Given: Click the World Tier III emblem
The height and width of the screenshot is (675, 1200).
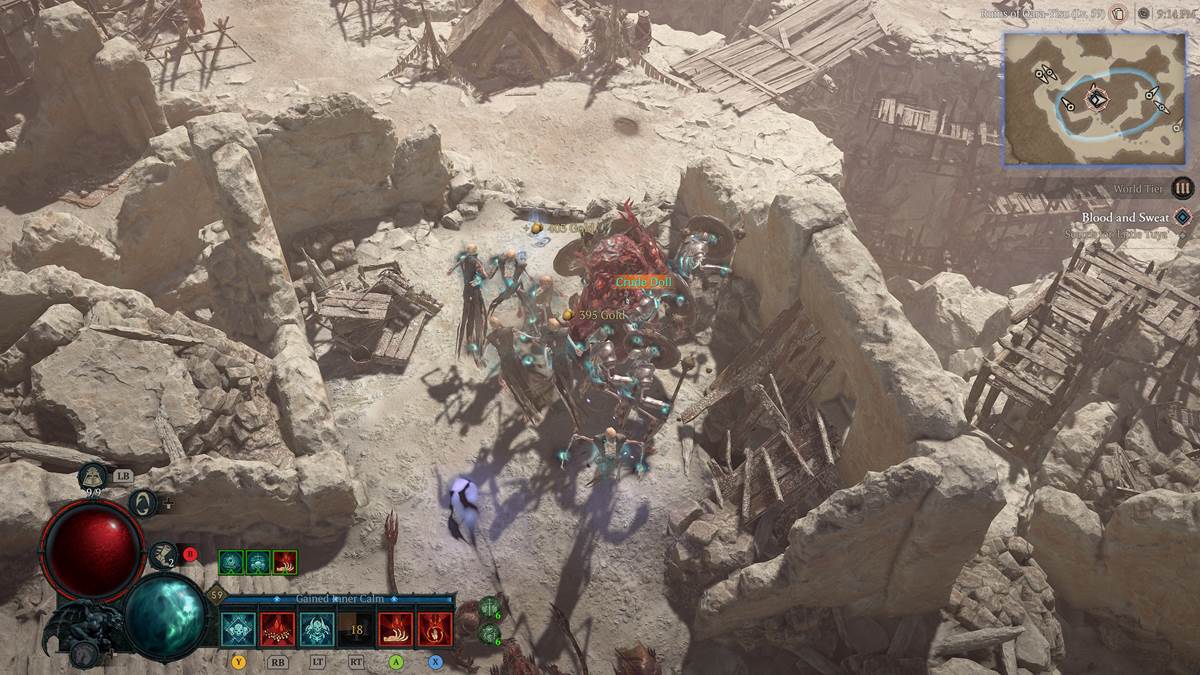Looking at the screenshot, I should pos(1183,188).
